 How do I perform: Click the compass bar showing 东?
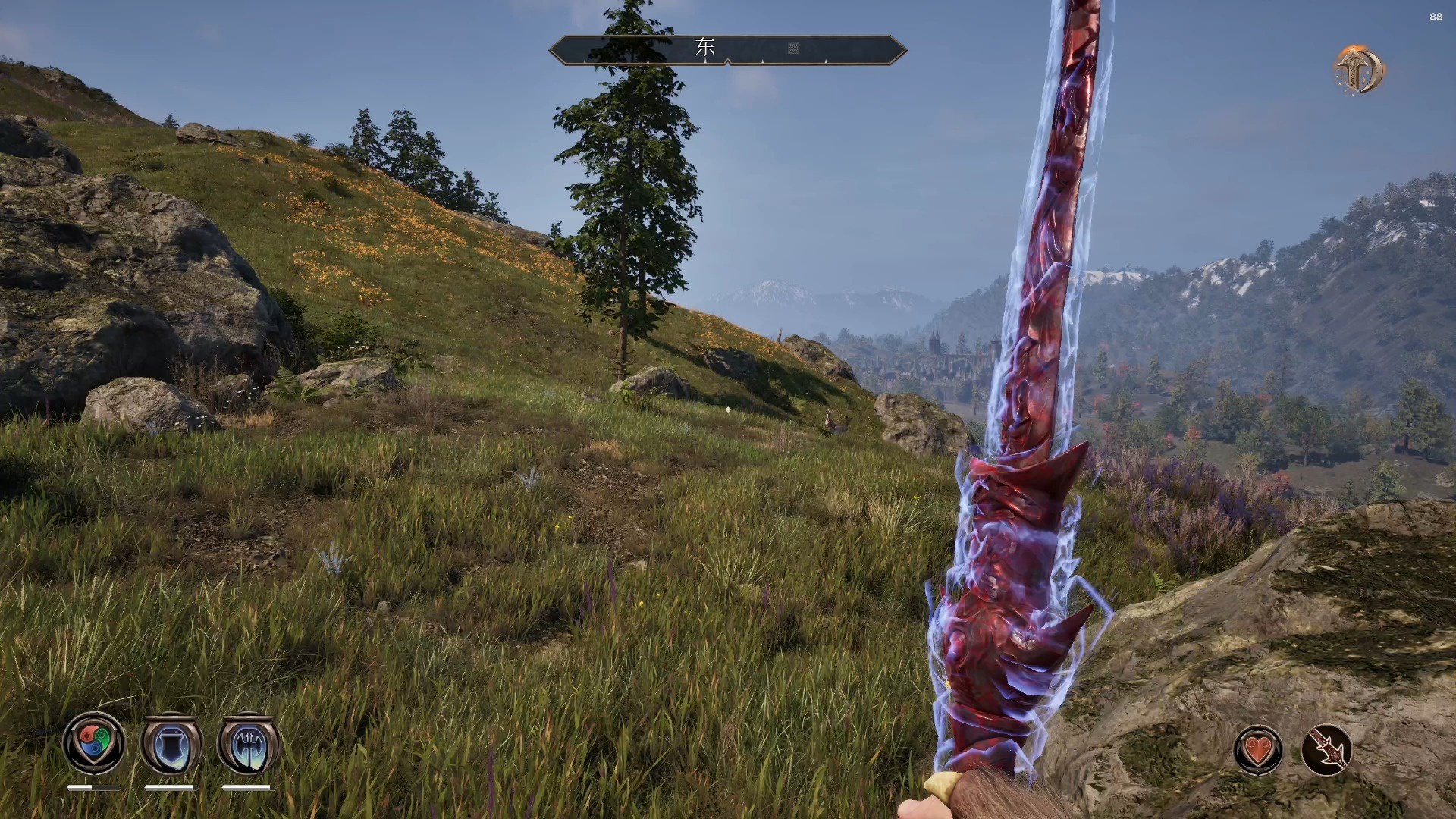point(727,49)
